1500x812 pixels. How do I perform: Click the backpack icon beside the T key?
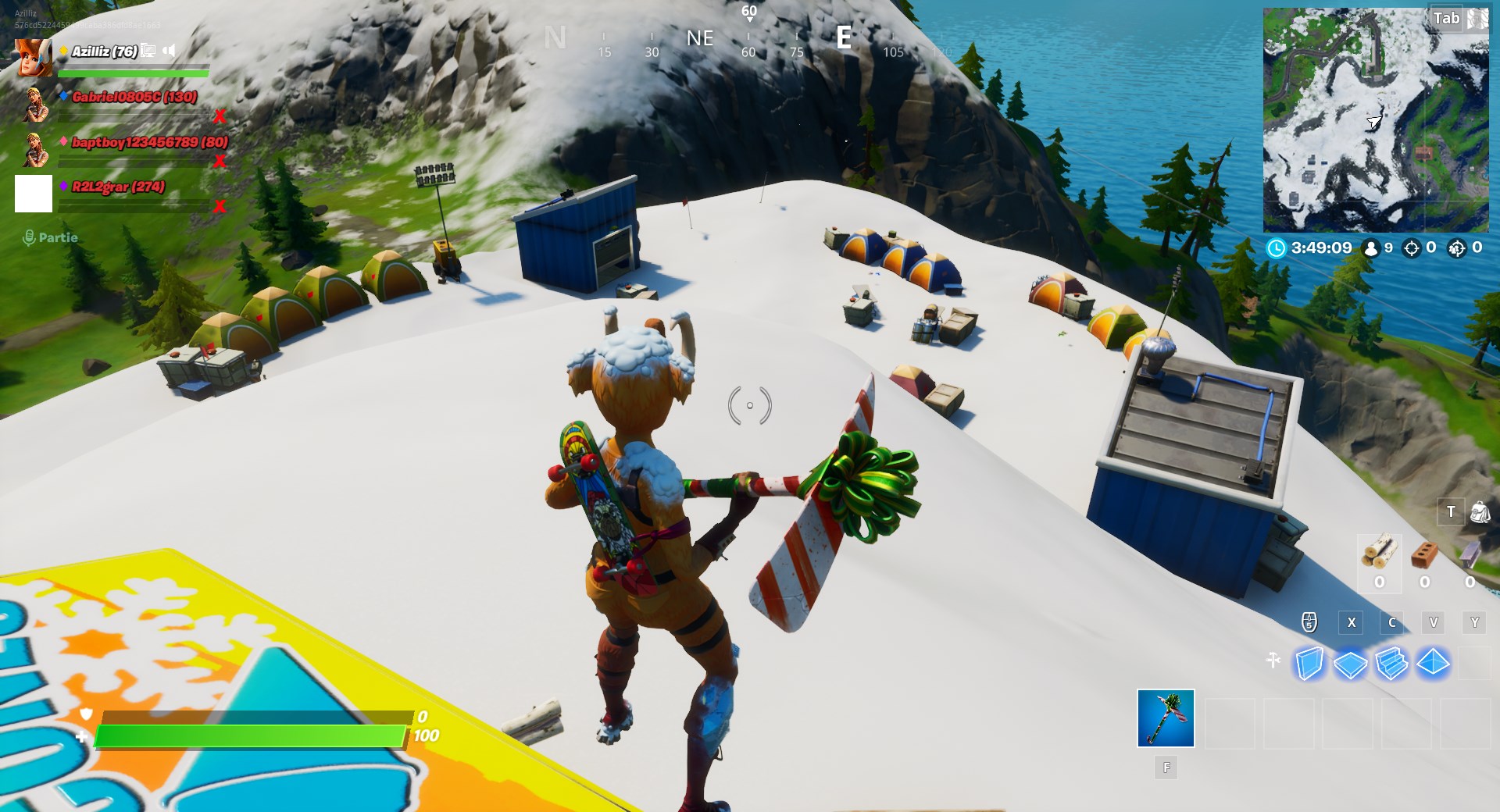click(x=1481, y=512)
